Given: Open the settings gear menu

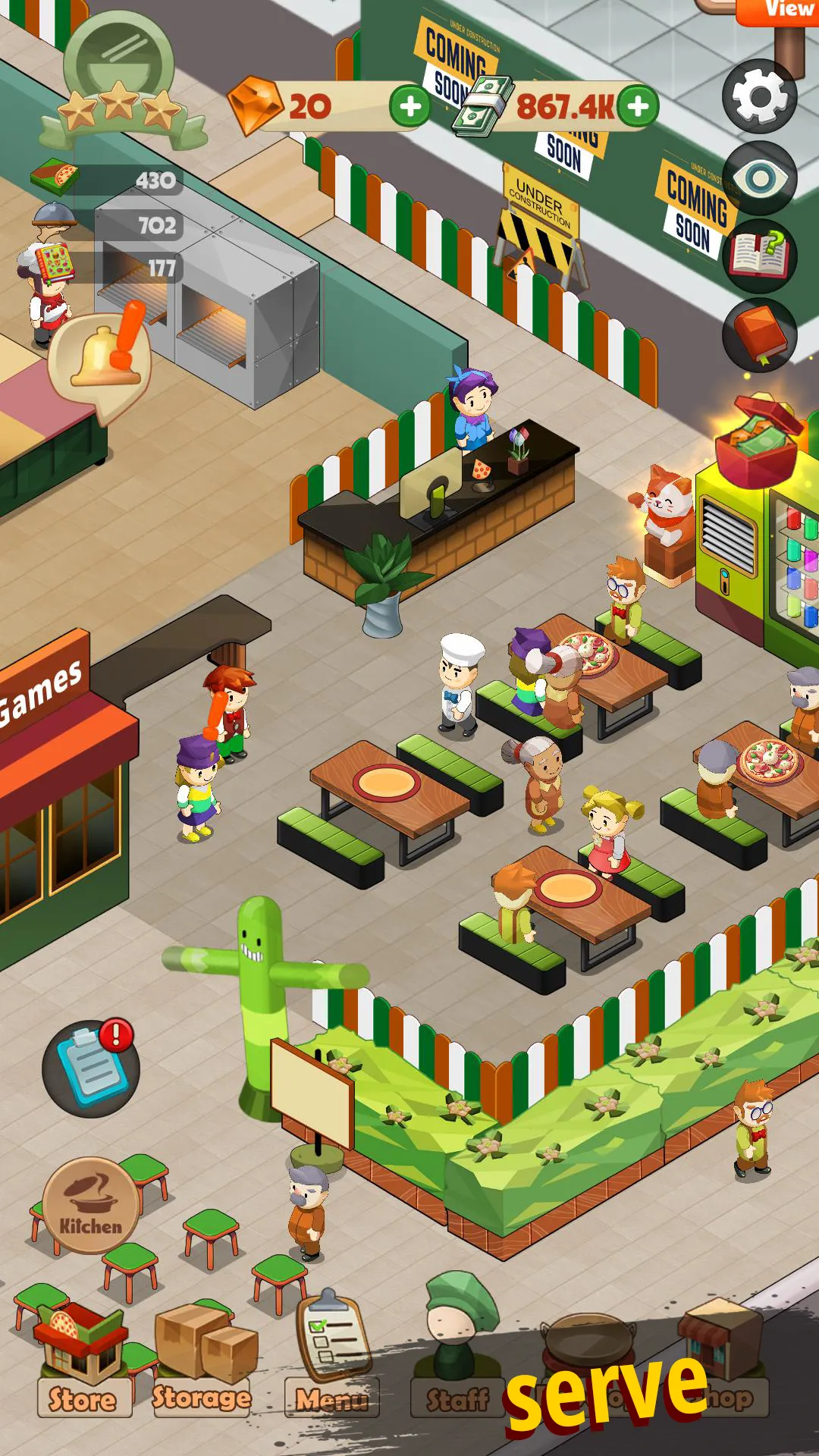Looking at the screenshot, I should pos(759,97).
